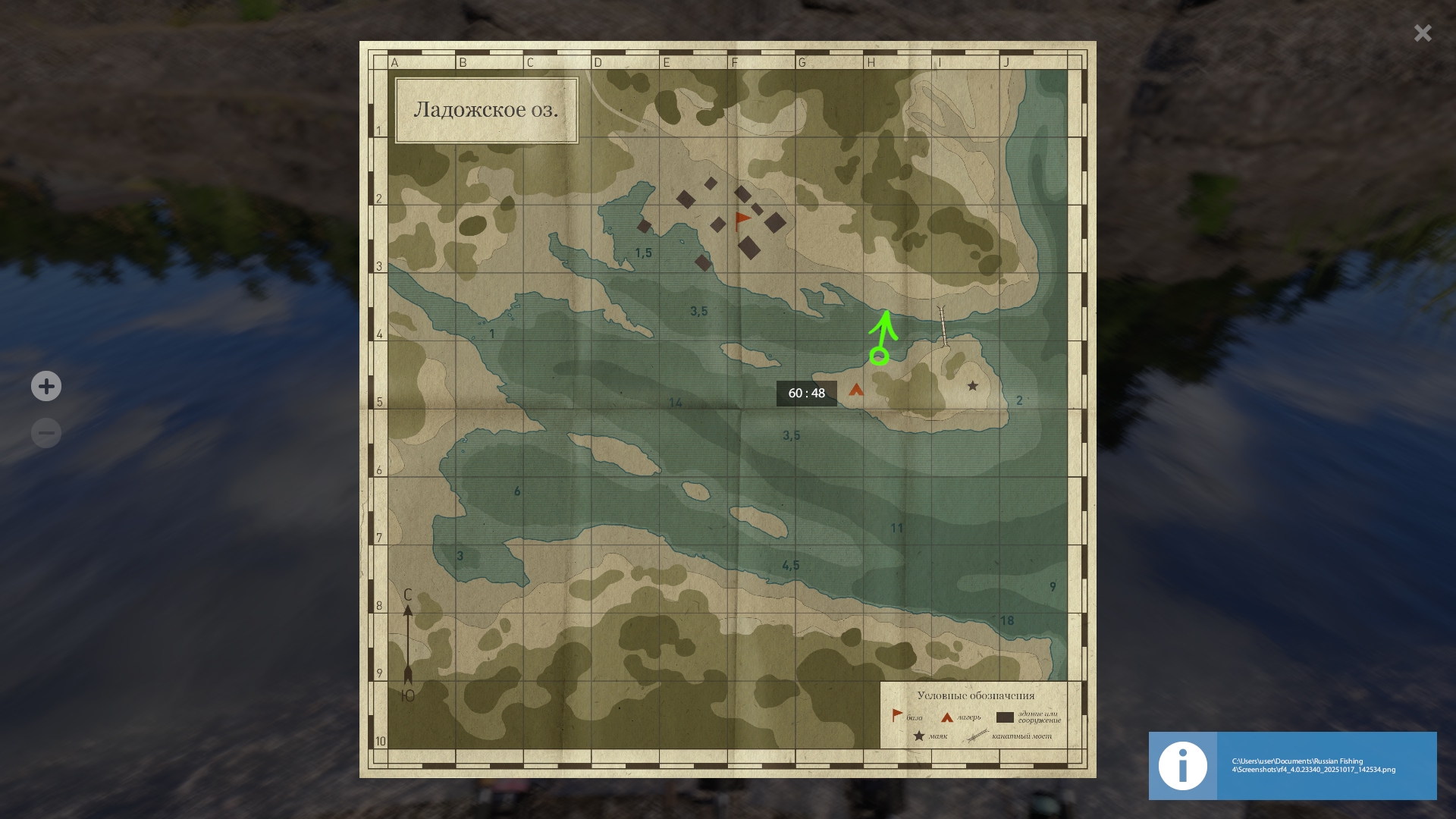Click the orange camp tent marker
The width and height of the screenshot is (1456, 819).
pos(856,390)
